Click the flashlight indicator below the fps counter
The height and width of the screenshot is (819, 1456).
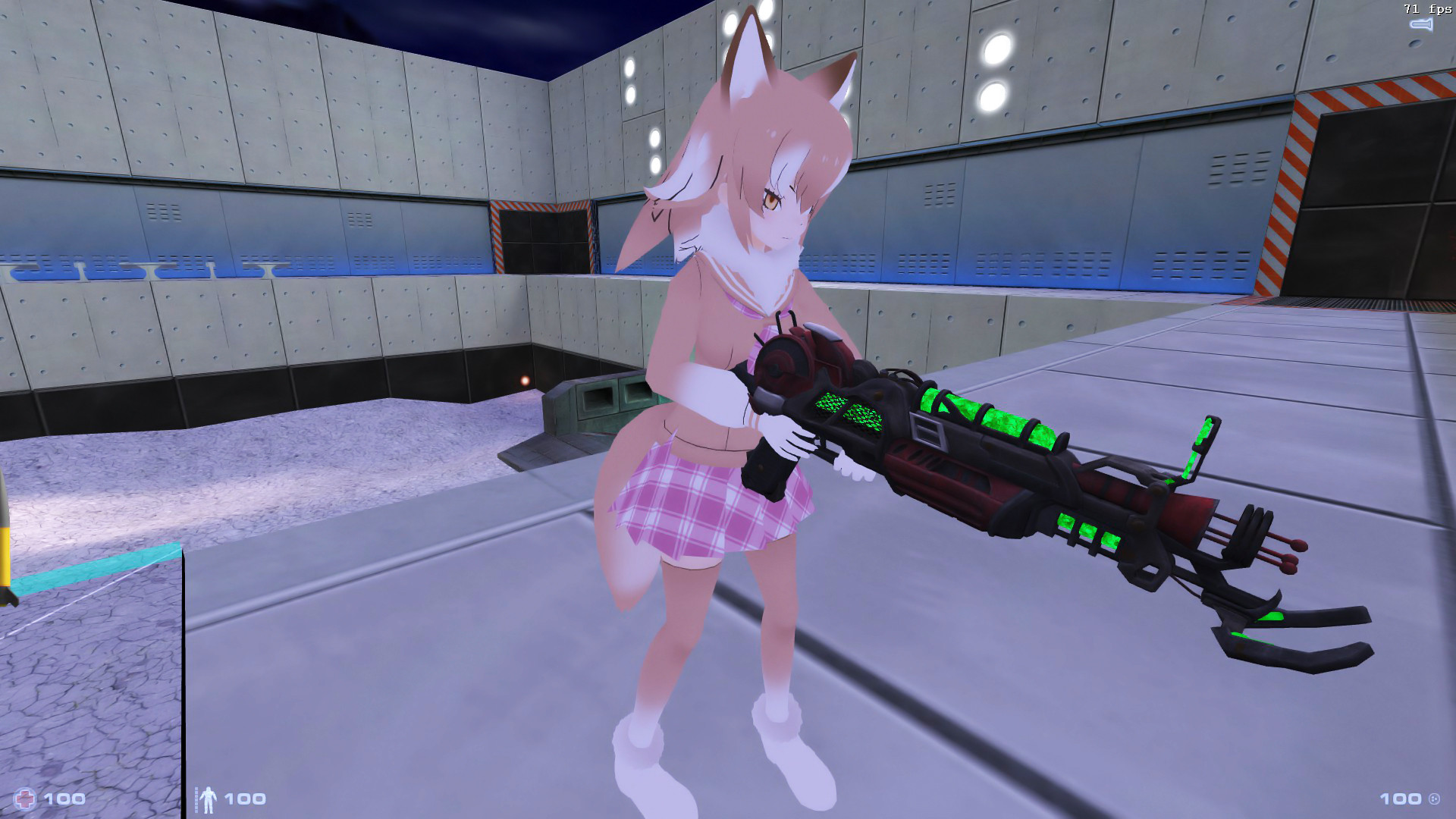coord(1420,25)
